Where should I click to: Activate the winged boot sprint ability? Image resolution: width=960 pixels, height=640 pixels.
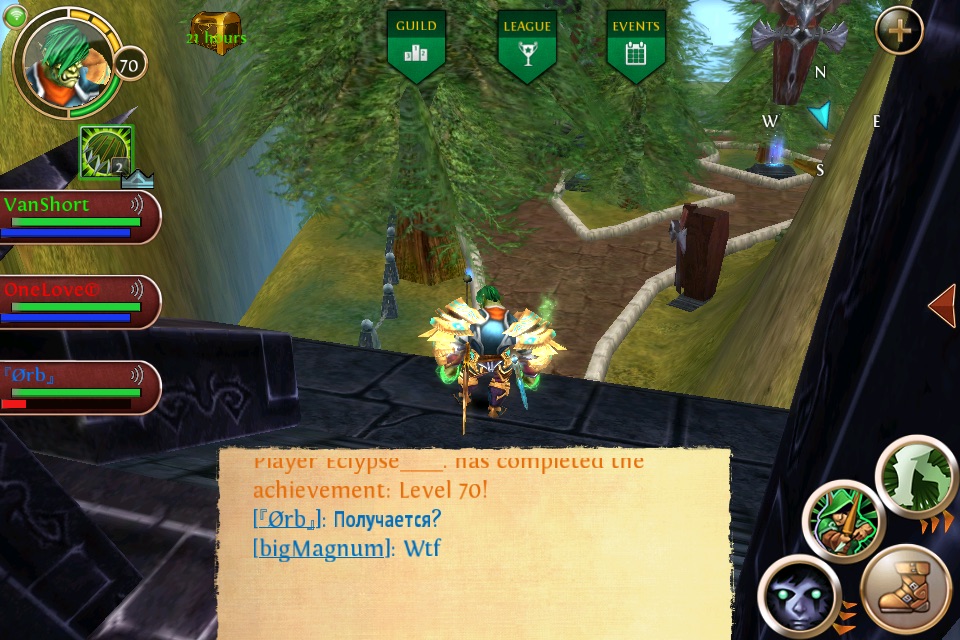pyautogui.click(x=905, y=590)
